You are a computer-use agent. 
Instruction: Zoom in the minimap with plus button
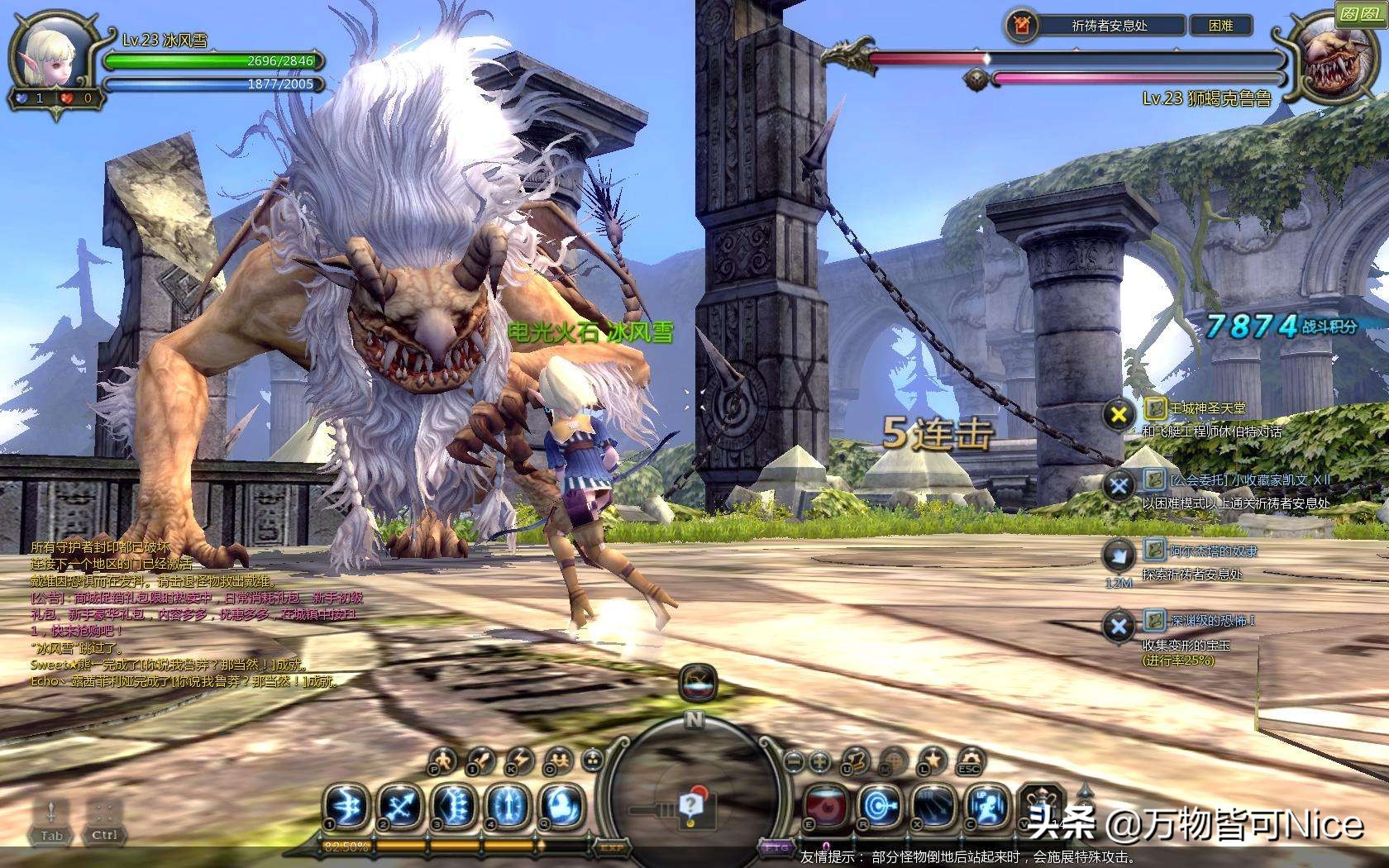[x=819, y=761]
